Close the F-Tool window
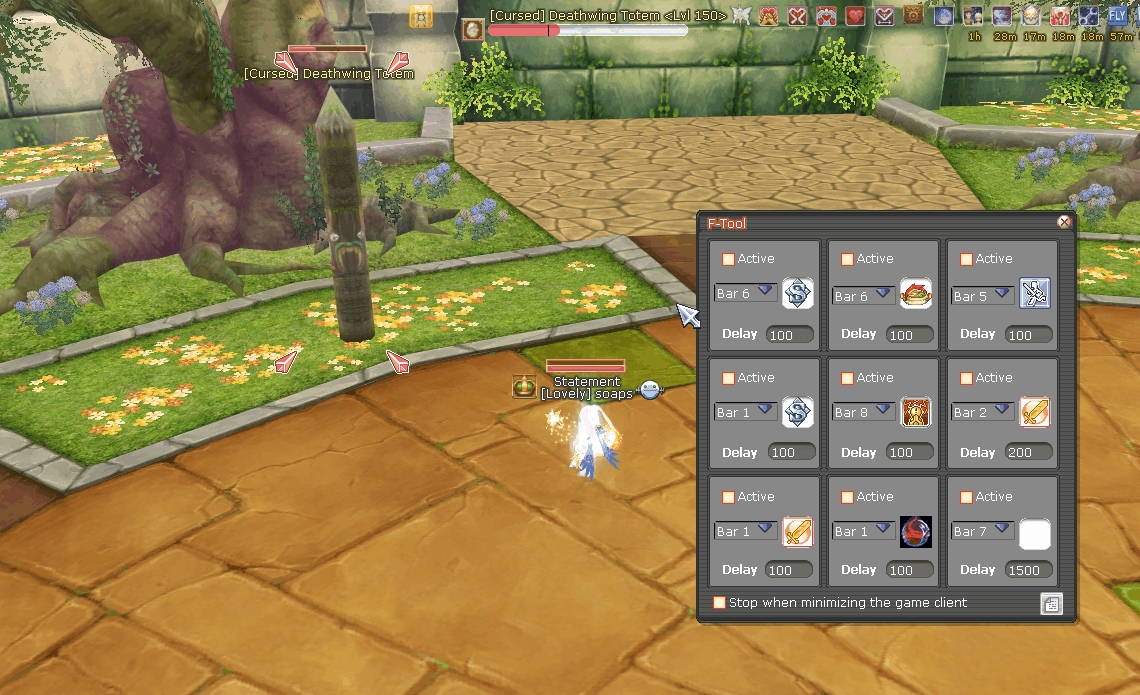 click(x=1064, y=223)
